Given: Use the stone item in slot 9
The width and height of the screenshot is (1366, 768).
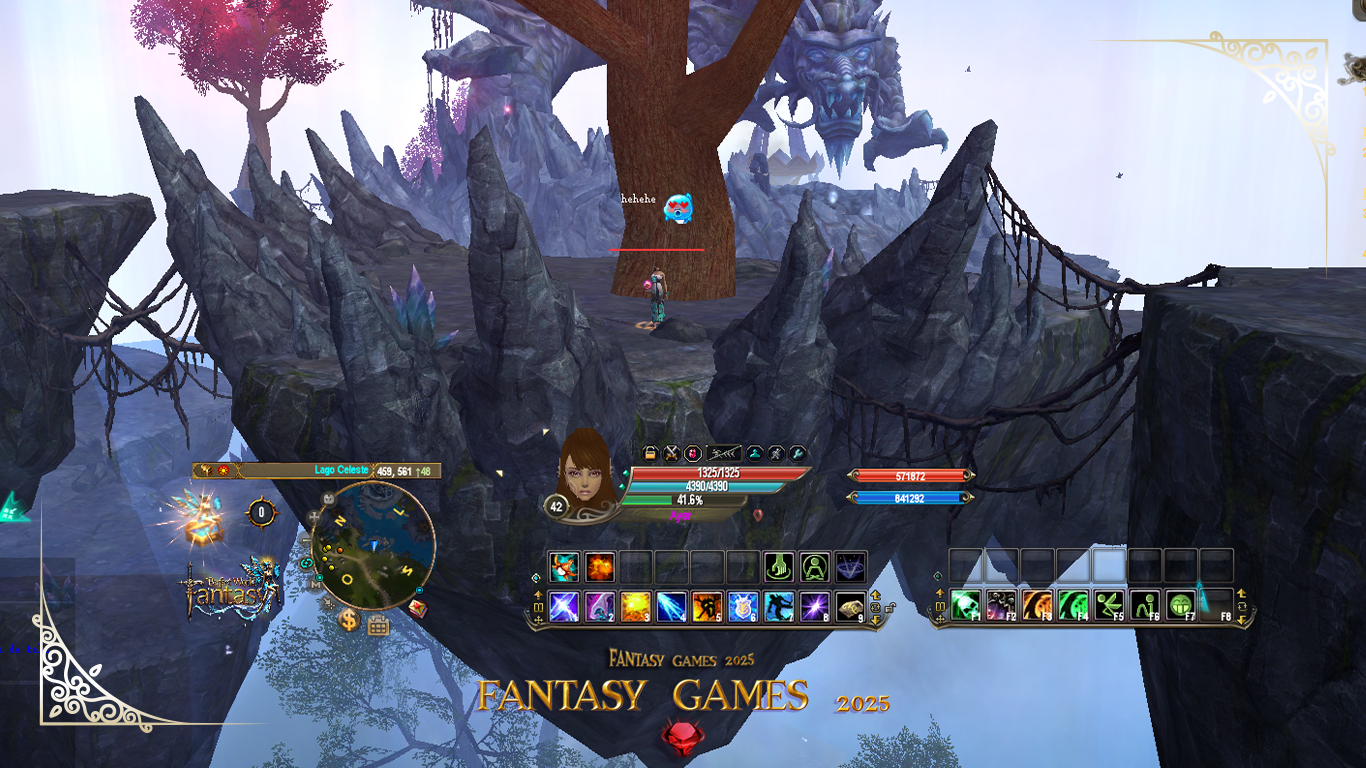Looking at the screenshot, I should [850, 606].
